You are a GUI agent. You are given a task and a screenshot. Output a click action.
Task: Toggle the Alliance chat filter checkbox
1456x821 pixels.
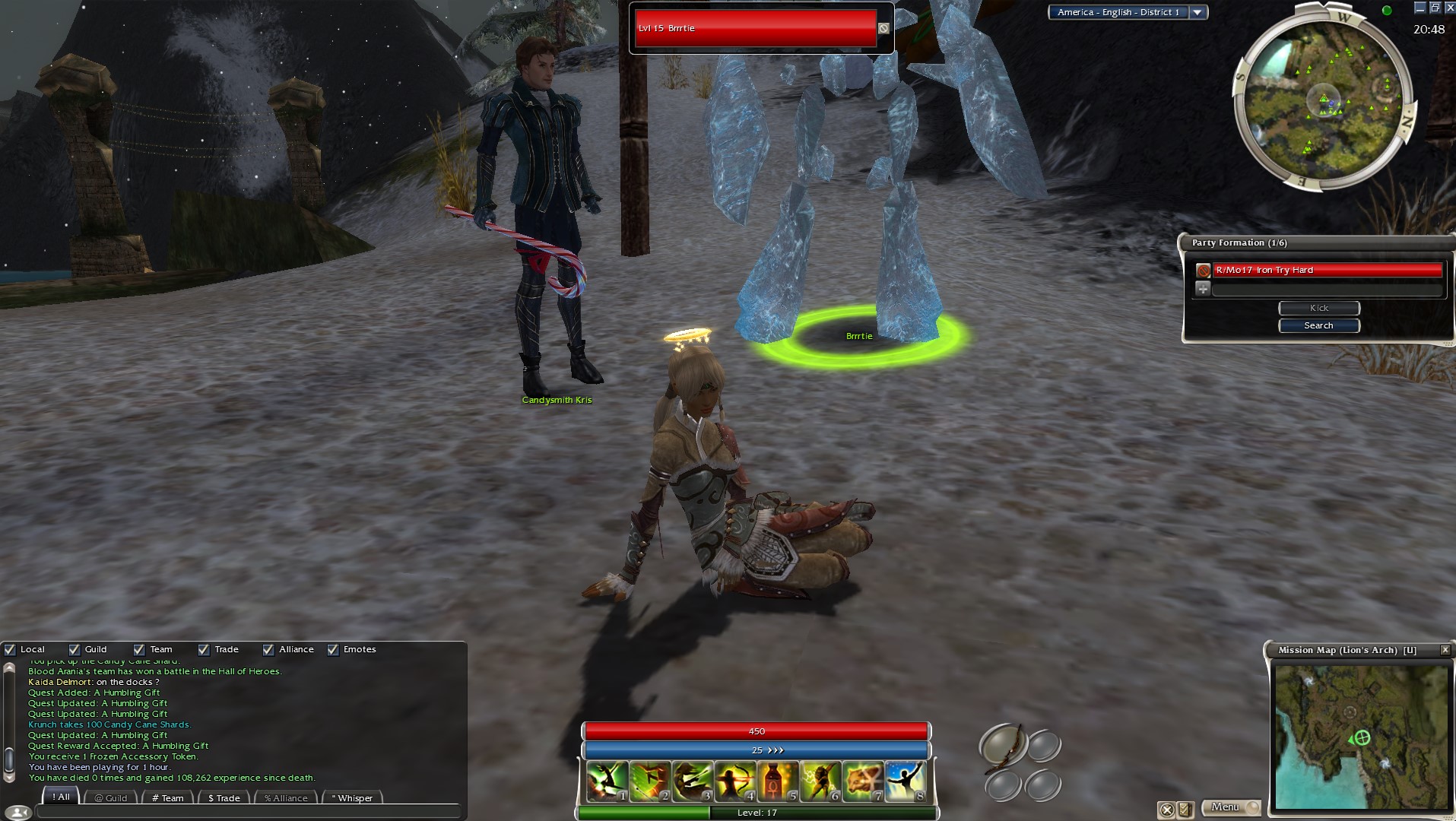(268, 649)
